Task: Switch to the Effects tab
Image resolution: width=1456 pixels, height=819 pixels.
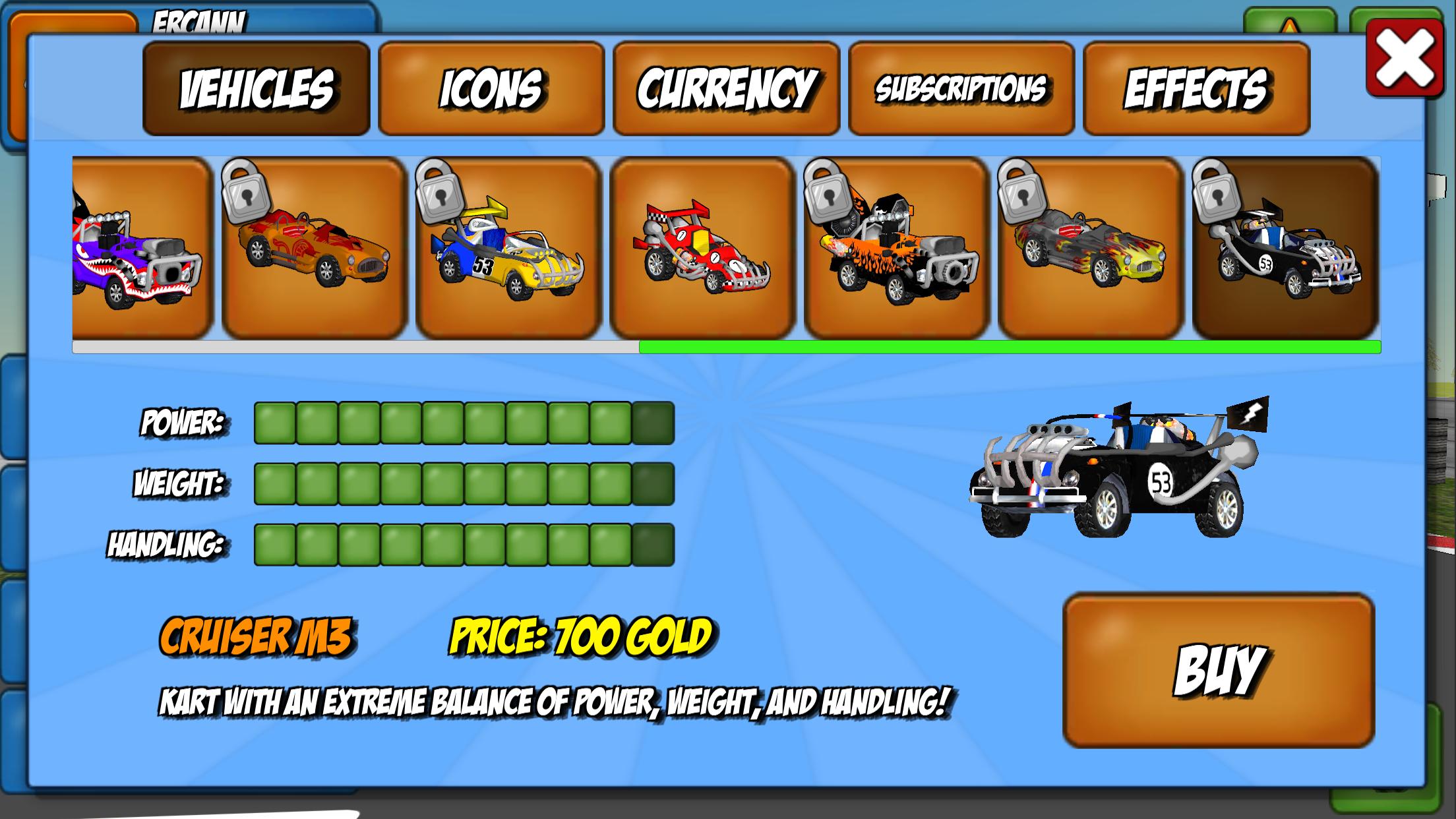Action: coord(1197,88)
